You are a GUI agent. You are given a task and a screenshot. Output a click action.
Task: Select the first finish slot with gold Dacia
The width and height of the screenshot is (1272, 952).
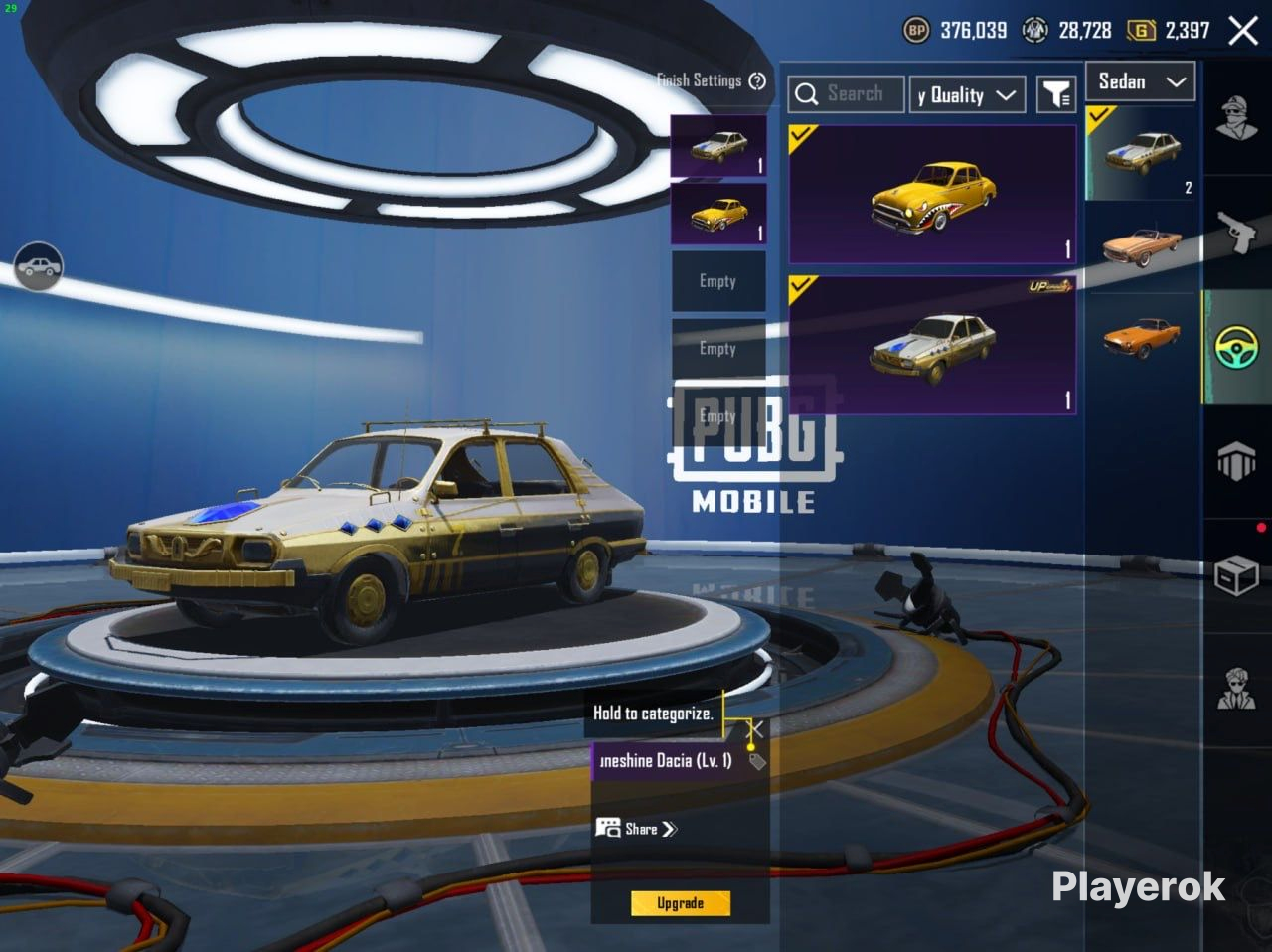pos(717,146)
